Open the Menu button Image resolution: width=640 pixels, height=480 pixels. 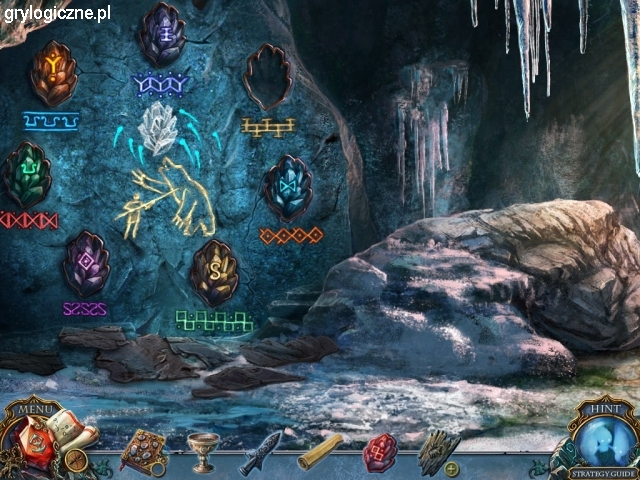pos(35,408)
